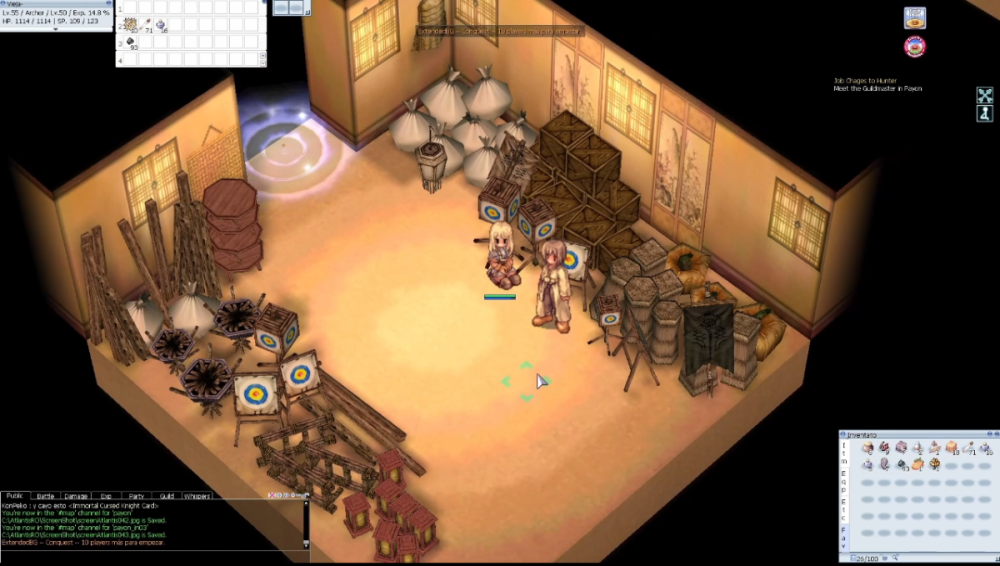Viewport: 1000px width, 566px height.
Task: Expand the character status window arrow
Action: tap(56, 29)
